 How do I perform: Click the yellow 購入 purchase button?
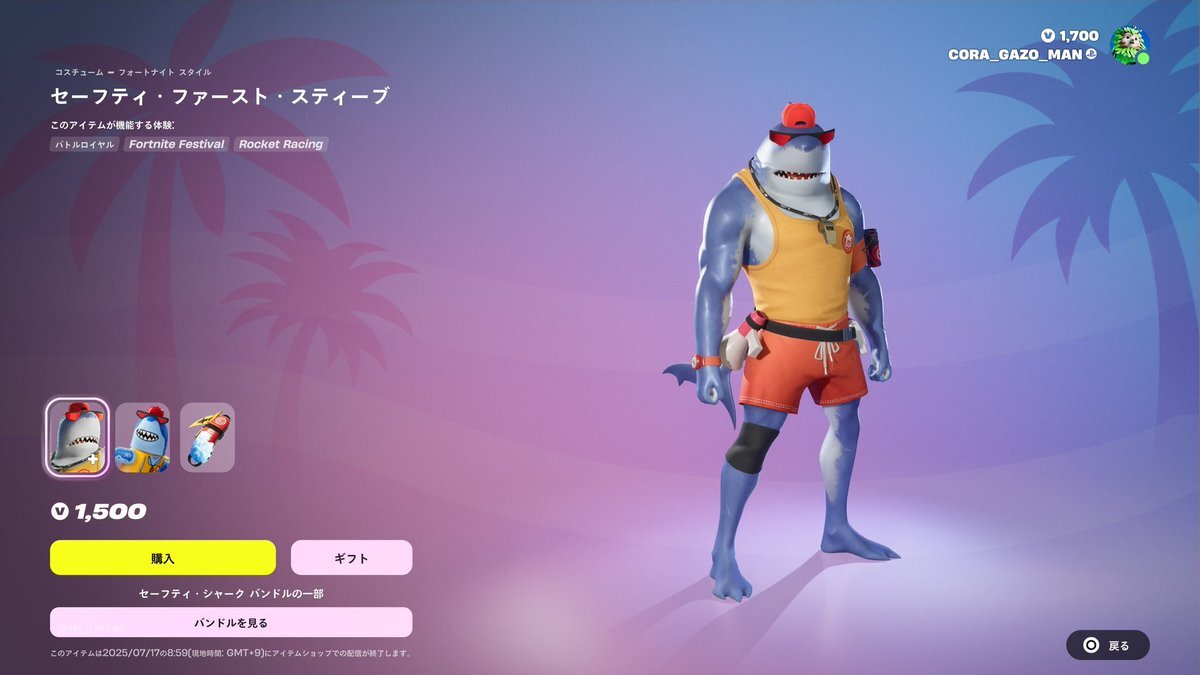point(162,558)
